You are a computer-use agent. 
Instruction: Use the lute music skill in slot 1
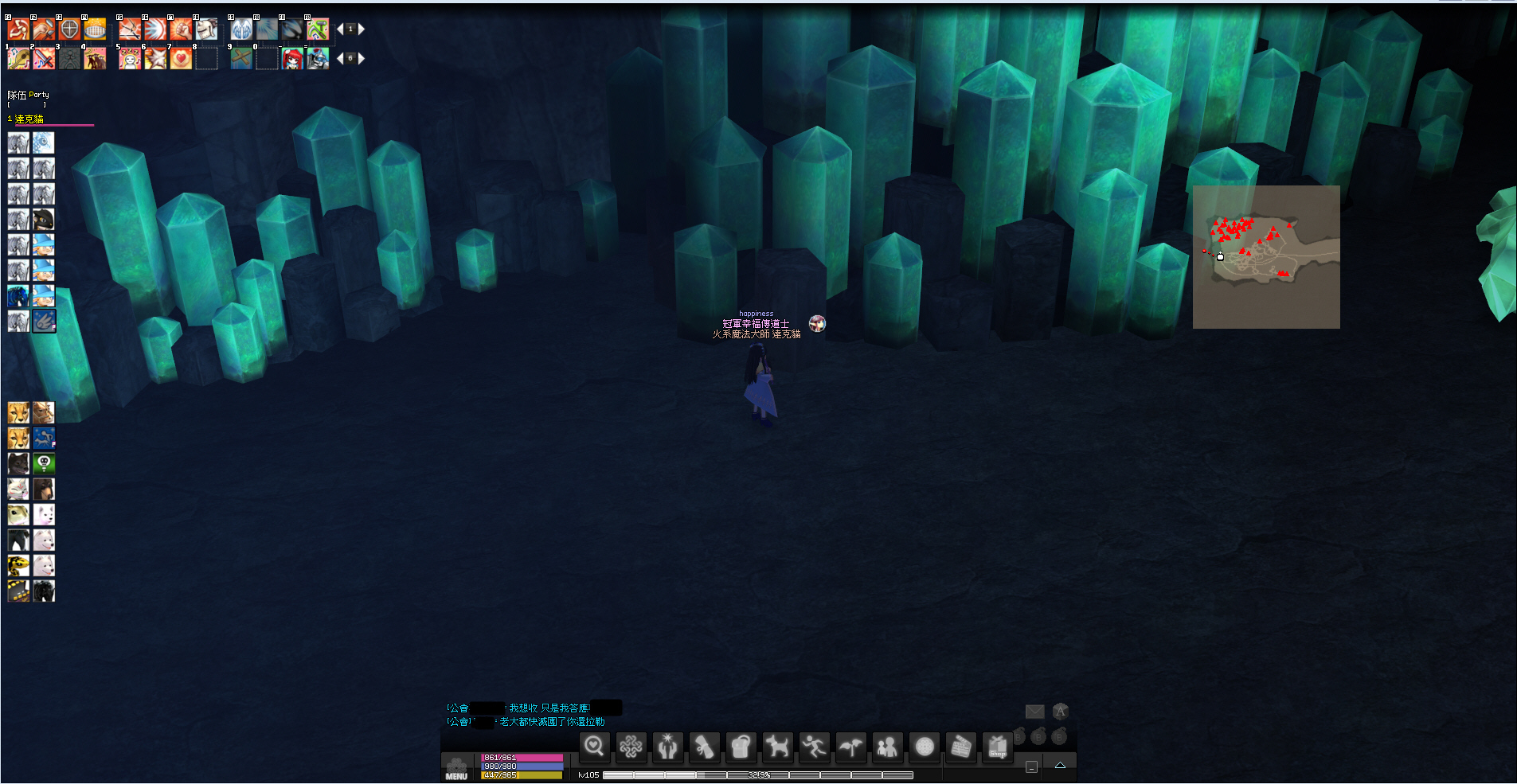(18, 59)
